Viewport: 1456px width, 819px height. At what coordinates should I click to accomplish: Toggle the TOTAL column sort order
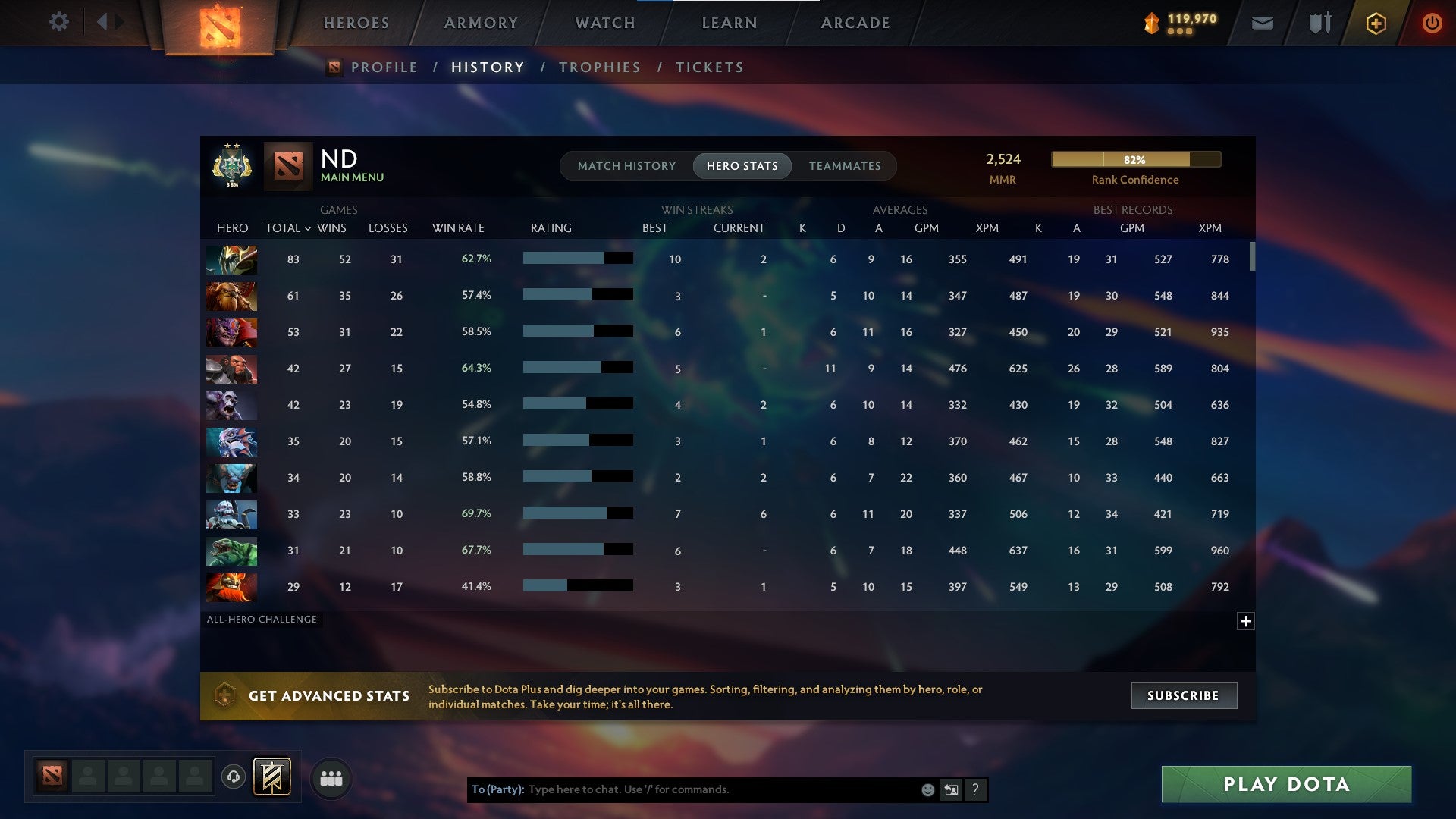[x=286, y=227]
